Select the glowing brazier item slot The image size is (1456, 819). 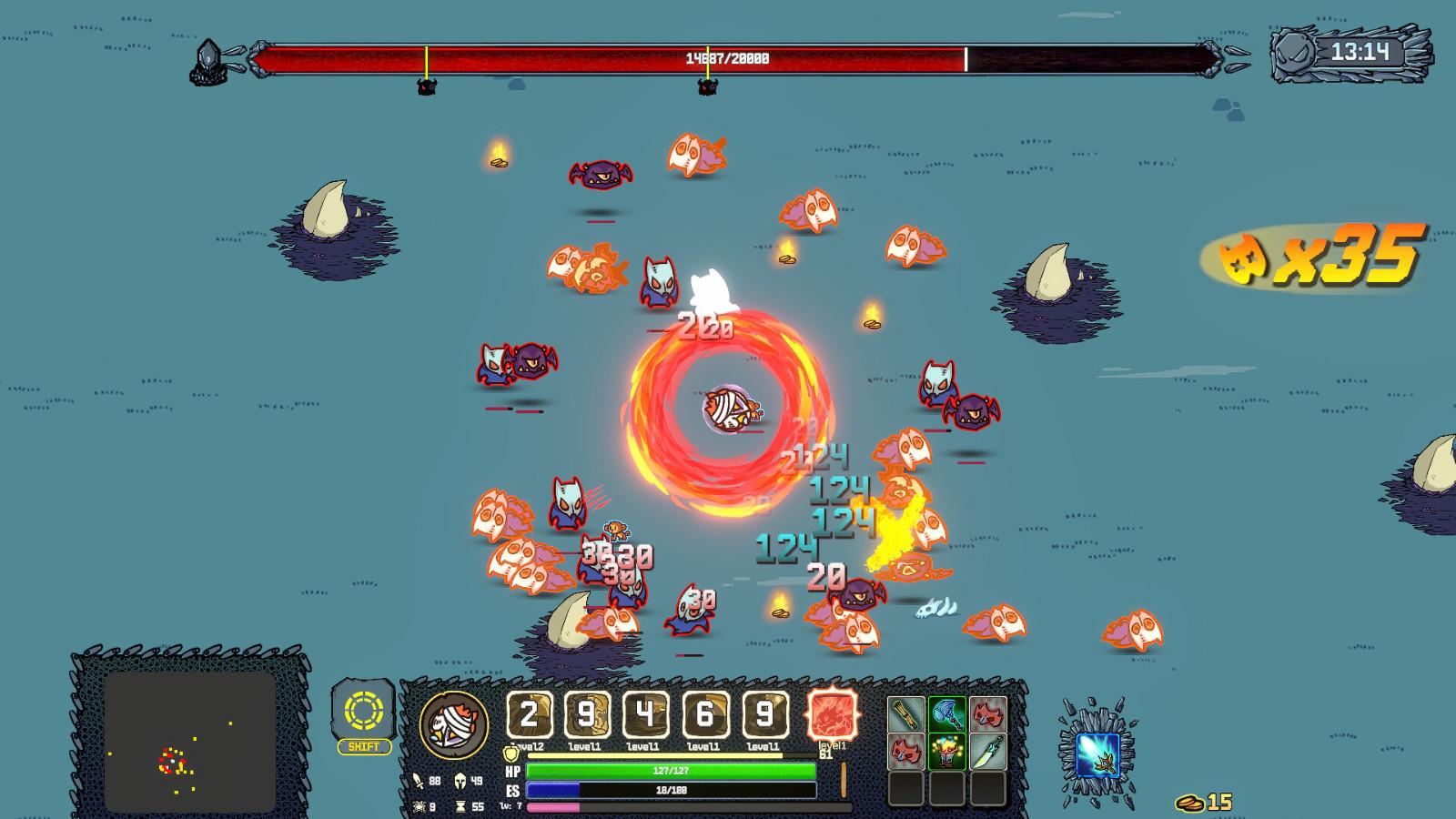point(946,752)
